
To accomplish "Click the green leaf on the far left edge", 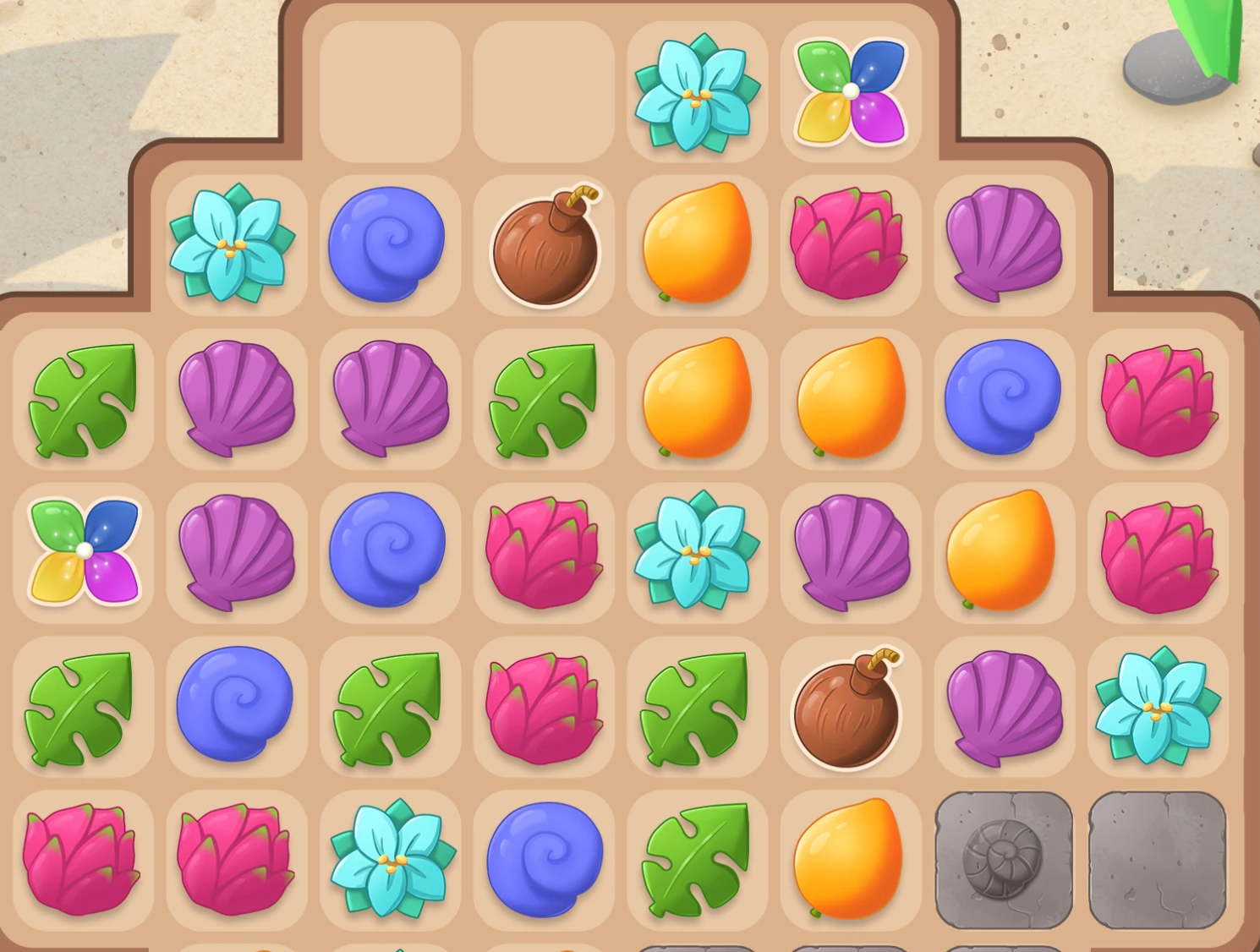I will point(82,397).
